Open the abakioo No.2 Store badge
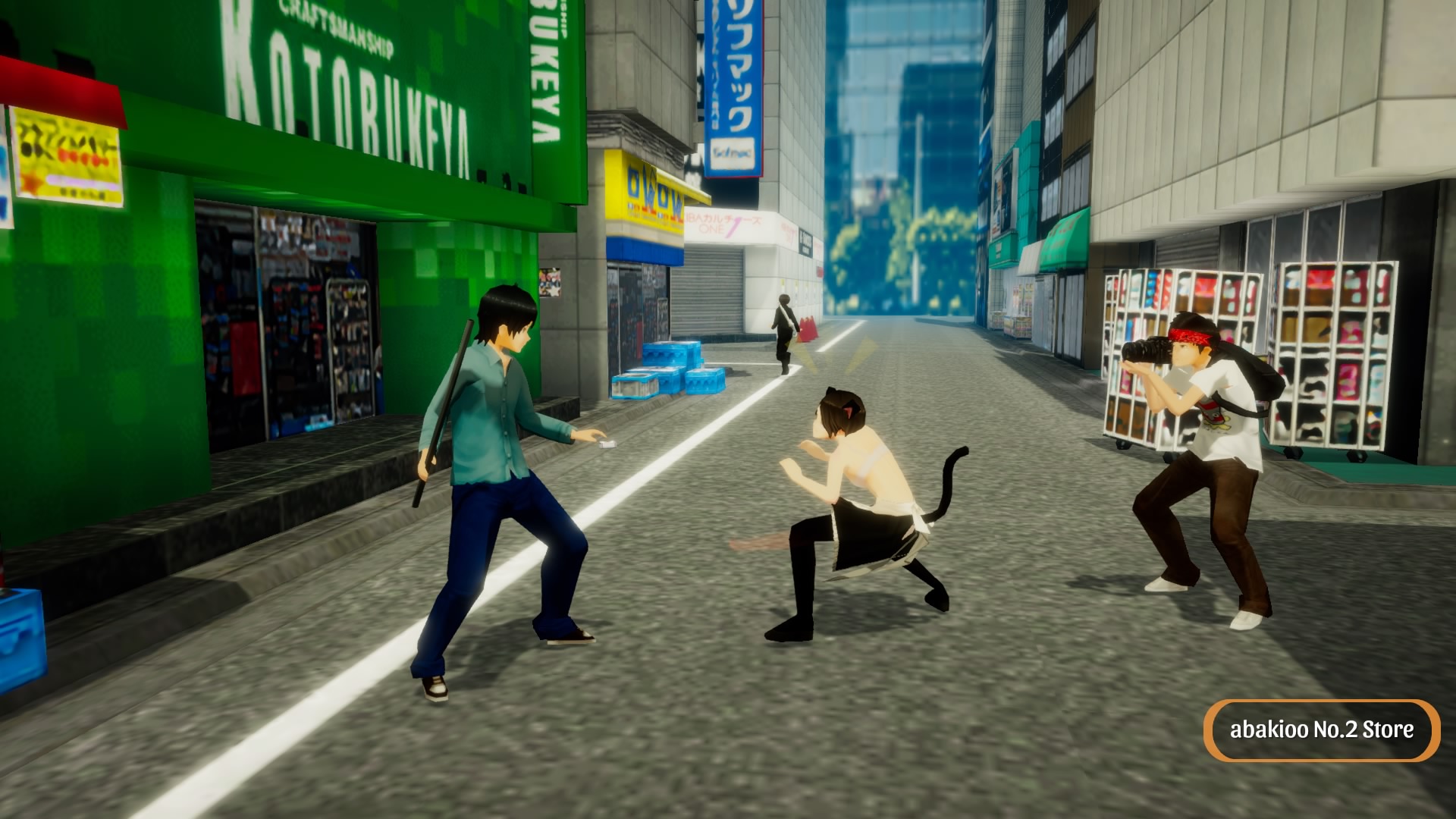 [1321, 730]
